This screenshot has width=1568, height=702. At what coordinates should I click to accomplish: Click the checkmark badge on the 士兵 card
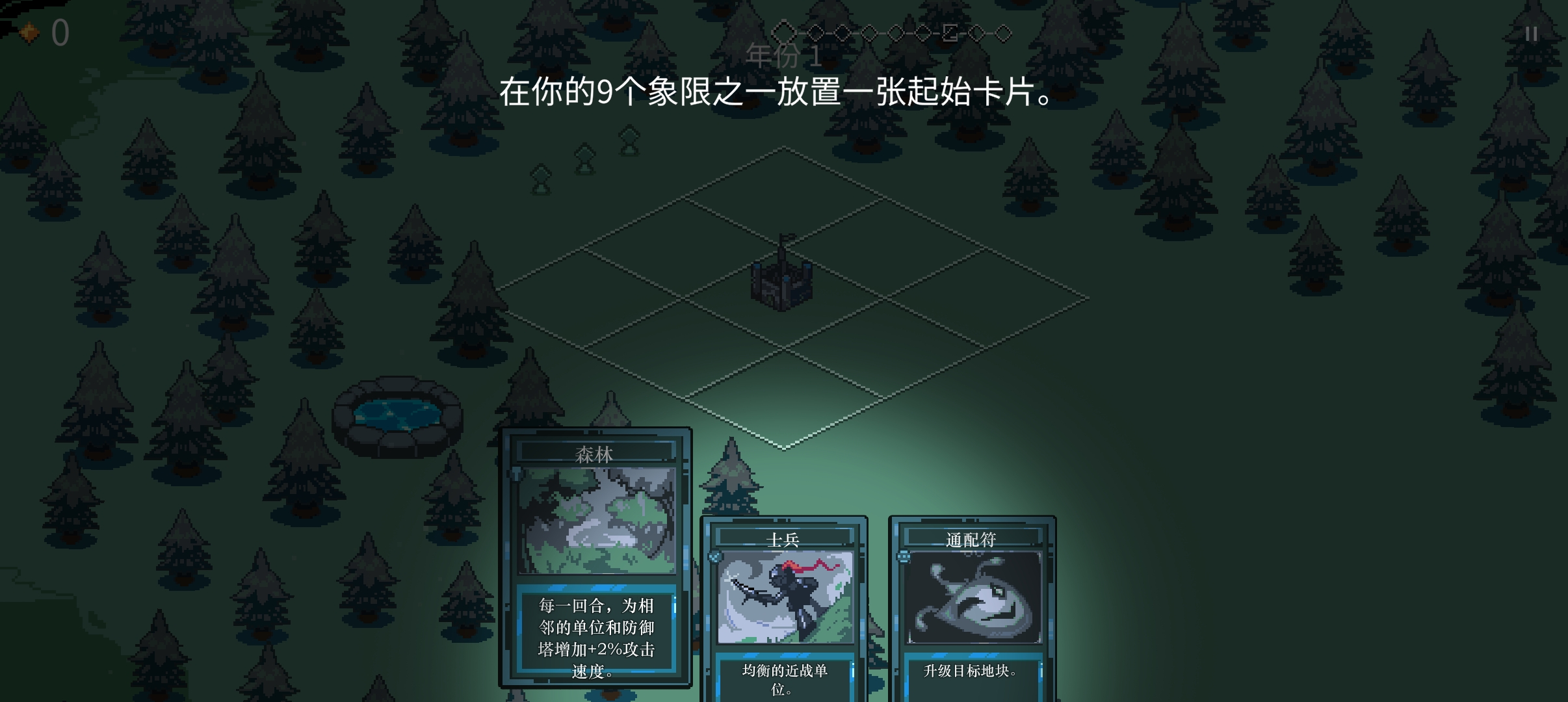click(715, 556)
